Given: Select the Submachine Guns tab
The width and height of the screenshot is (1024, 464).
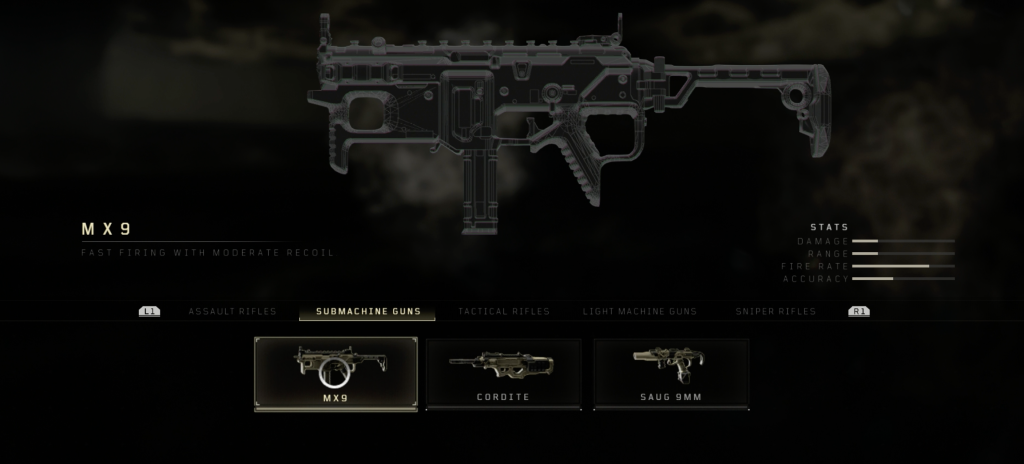Looking at the screenshot, I should [367, 312].
